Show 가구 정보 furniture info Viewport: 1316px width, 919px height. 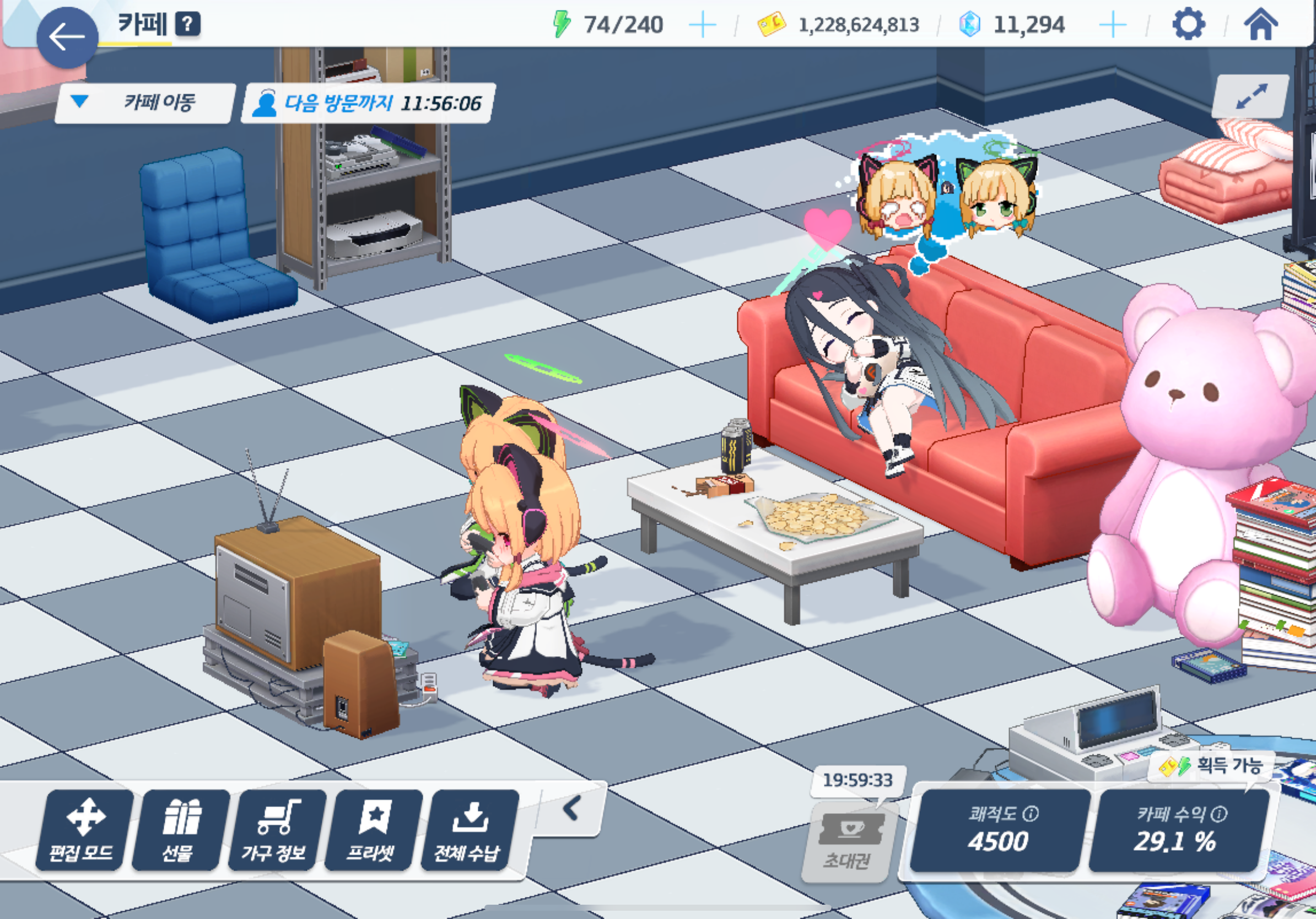click(x=276, y=830)
